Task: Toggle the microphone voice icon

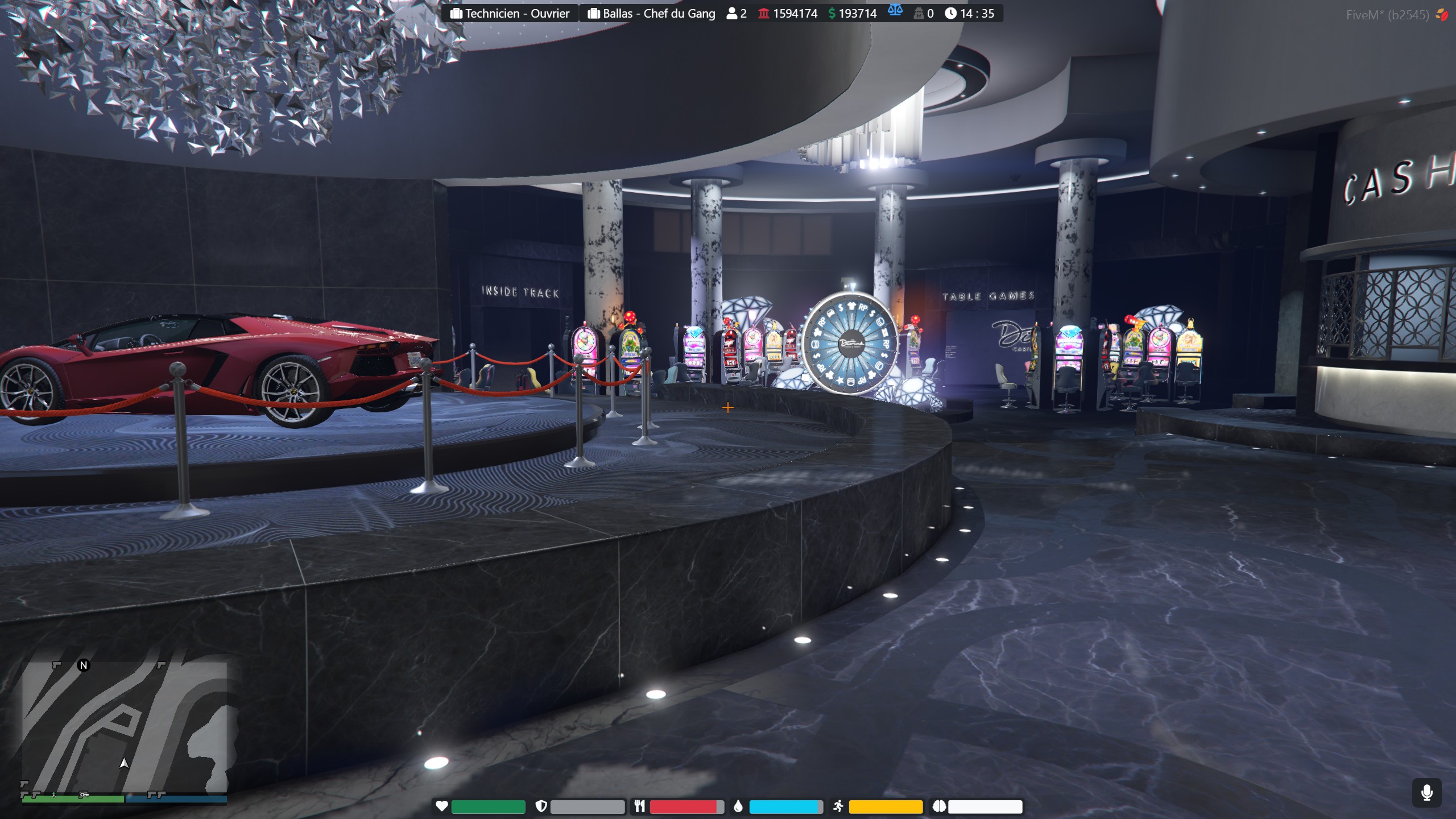Action: 1426,793
